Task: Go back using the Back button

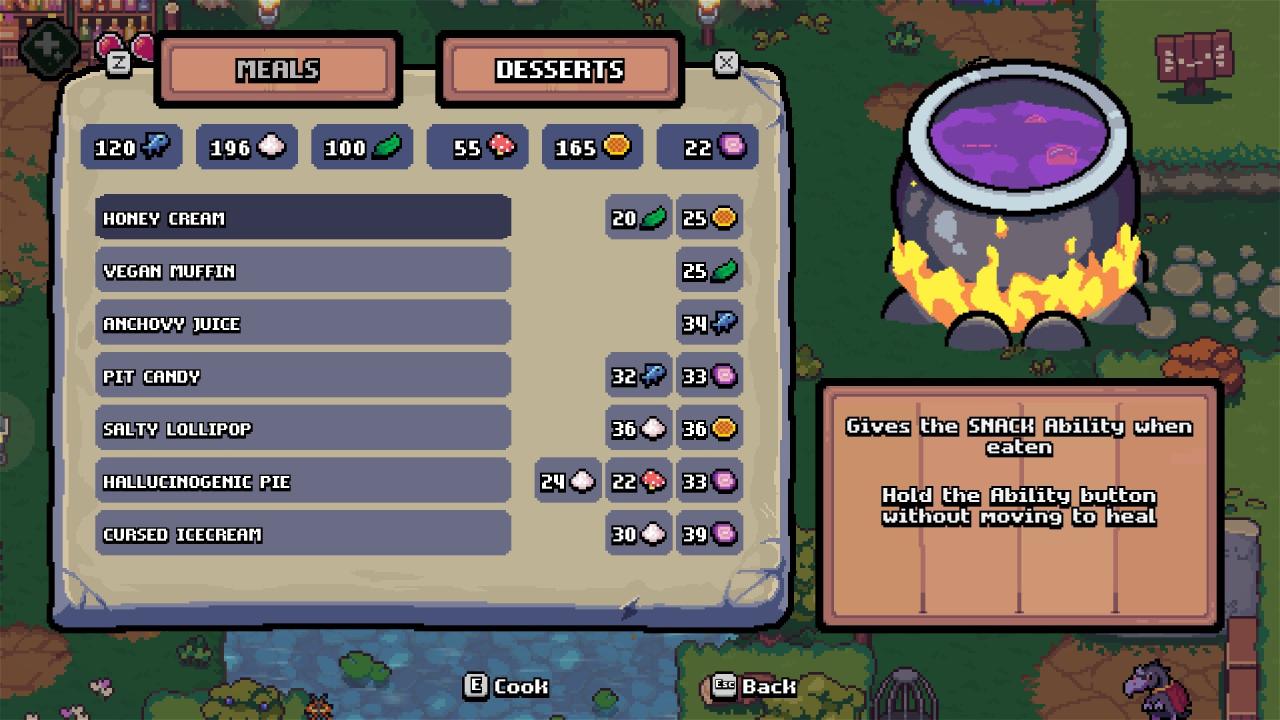Action: (x=754, y=686)
